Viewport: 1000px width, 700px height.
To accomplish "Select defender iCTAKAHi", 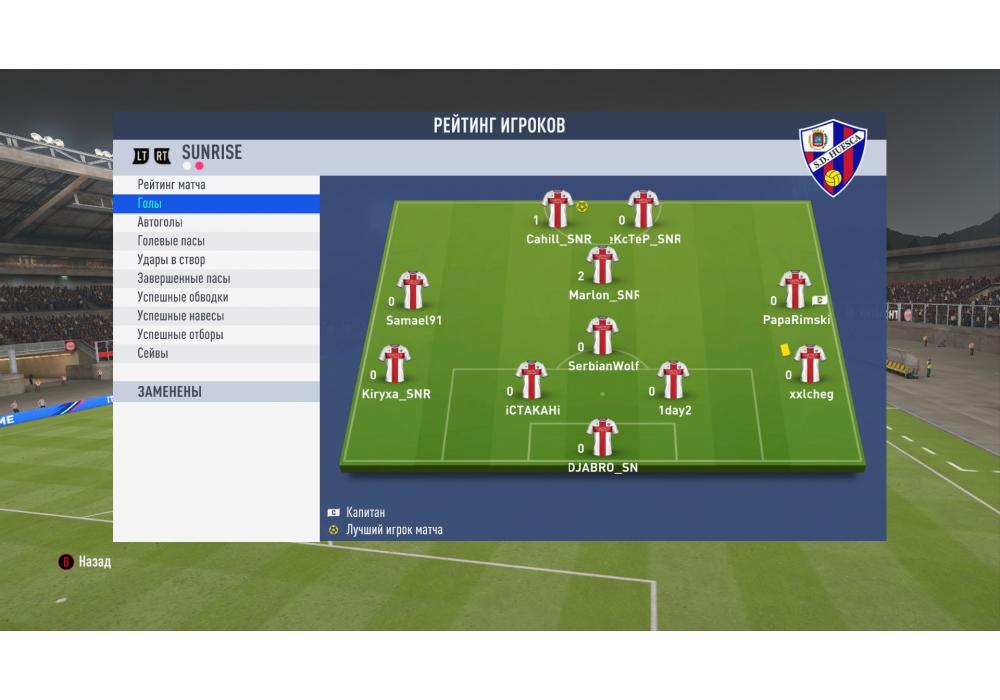I will (531, 381).
